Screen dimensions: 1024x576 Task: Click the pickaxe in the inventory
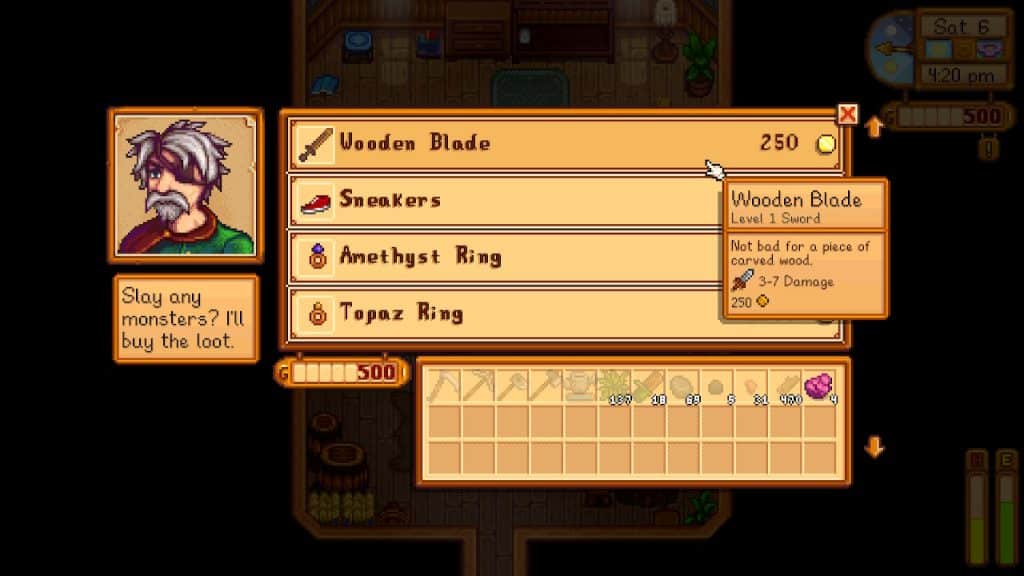point(477,386)
